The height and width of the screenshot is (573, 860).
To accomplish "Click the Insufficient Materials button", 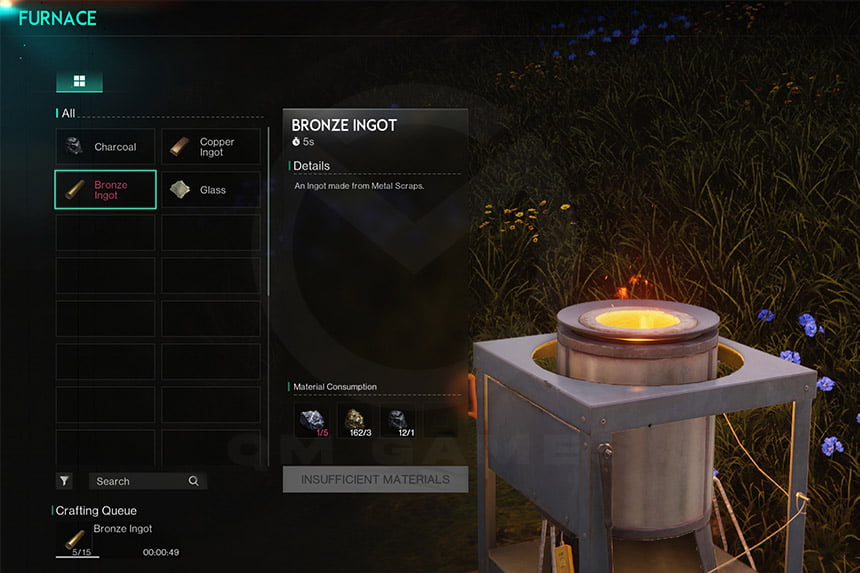I will [x=375, y=479].
